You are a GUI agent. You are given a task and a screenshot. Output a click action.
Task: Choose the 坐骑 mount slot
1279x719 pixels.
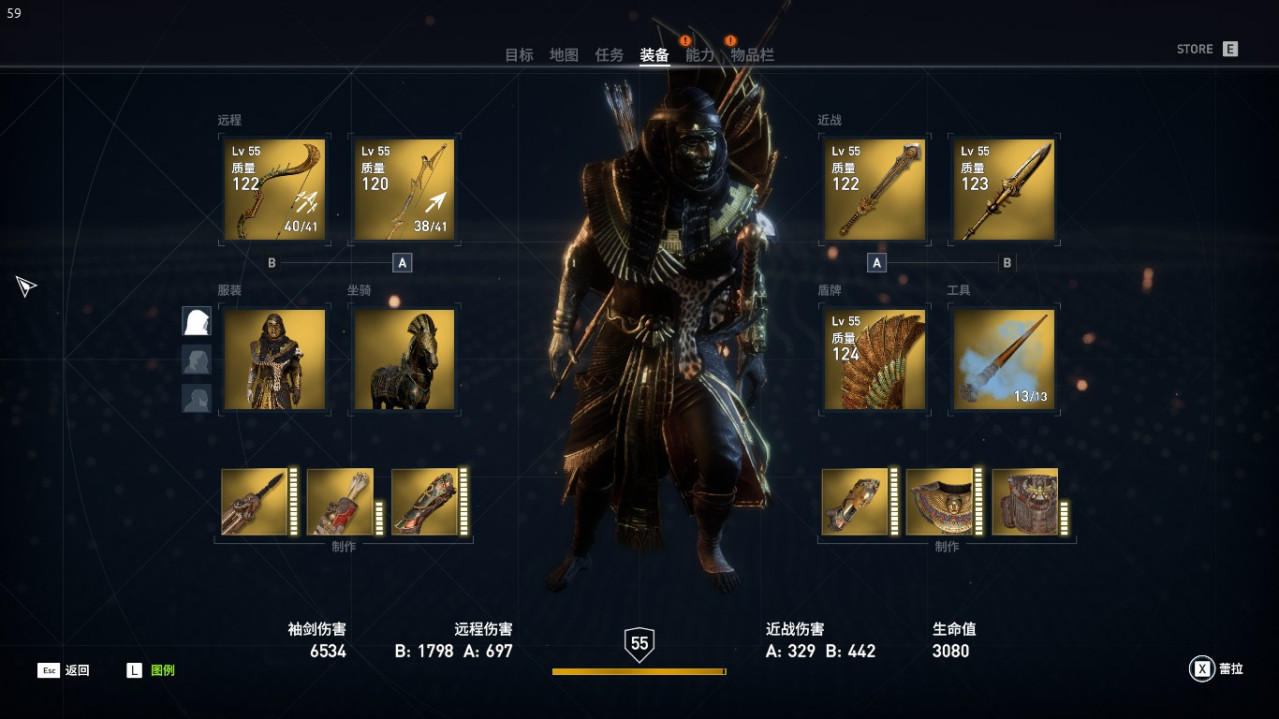404,360
